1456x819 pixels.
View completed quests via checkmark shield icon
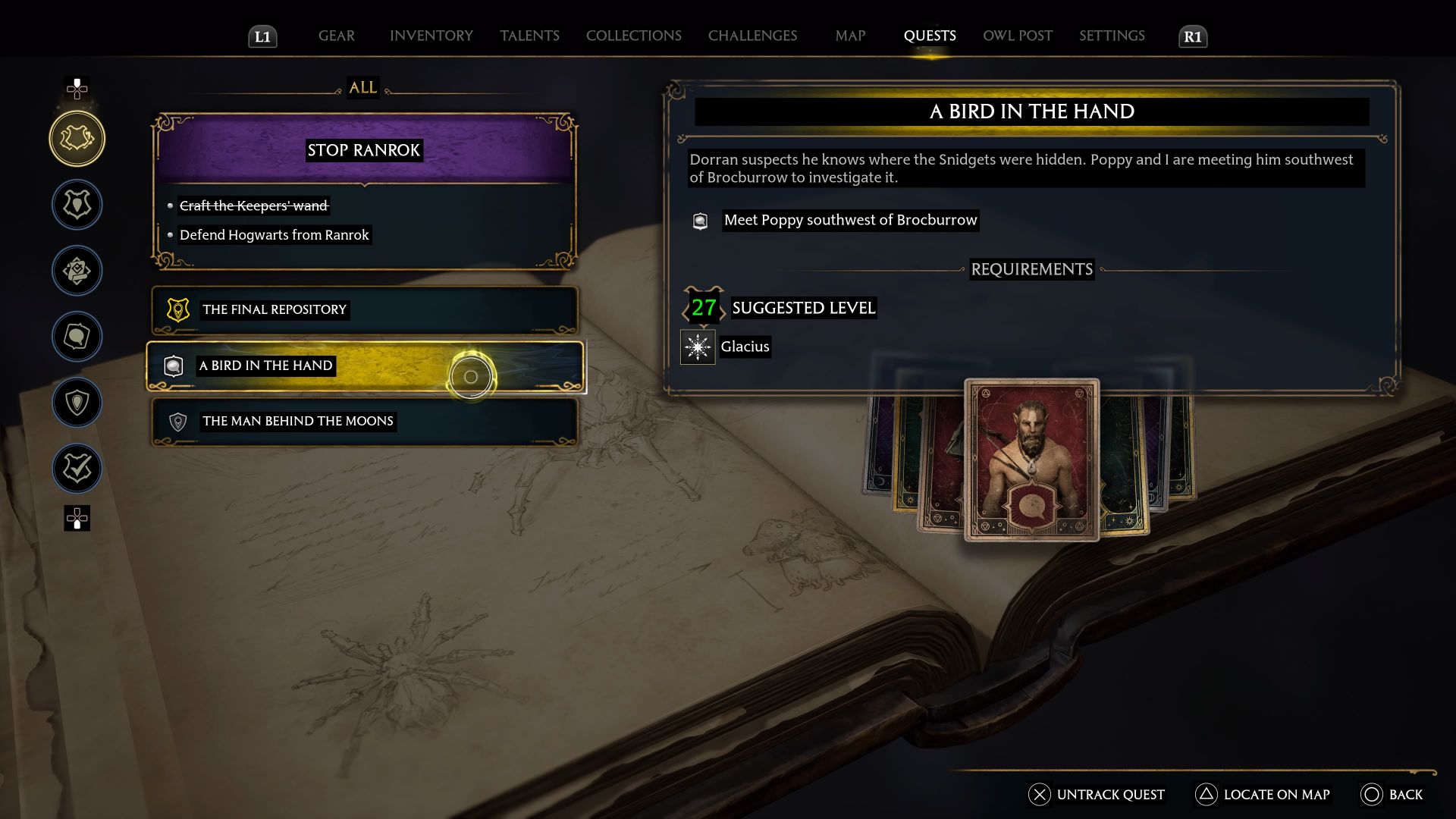point(77,468)
